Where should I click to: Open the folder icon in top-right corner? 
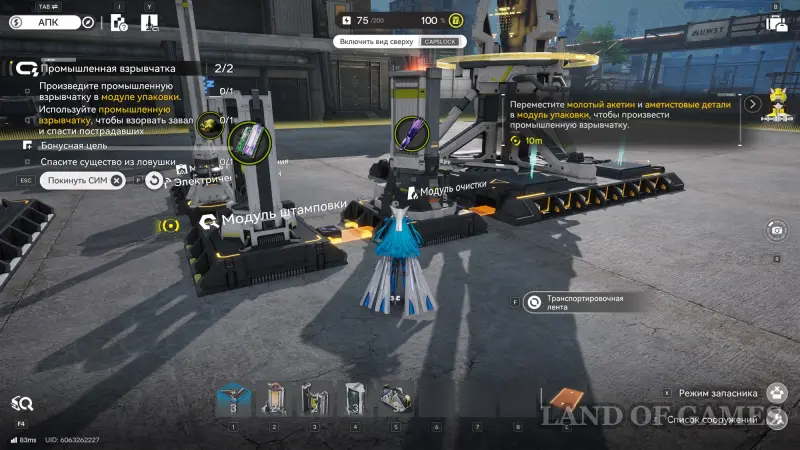click(x=775, y=23)
